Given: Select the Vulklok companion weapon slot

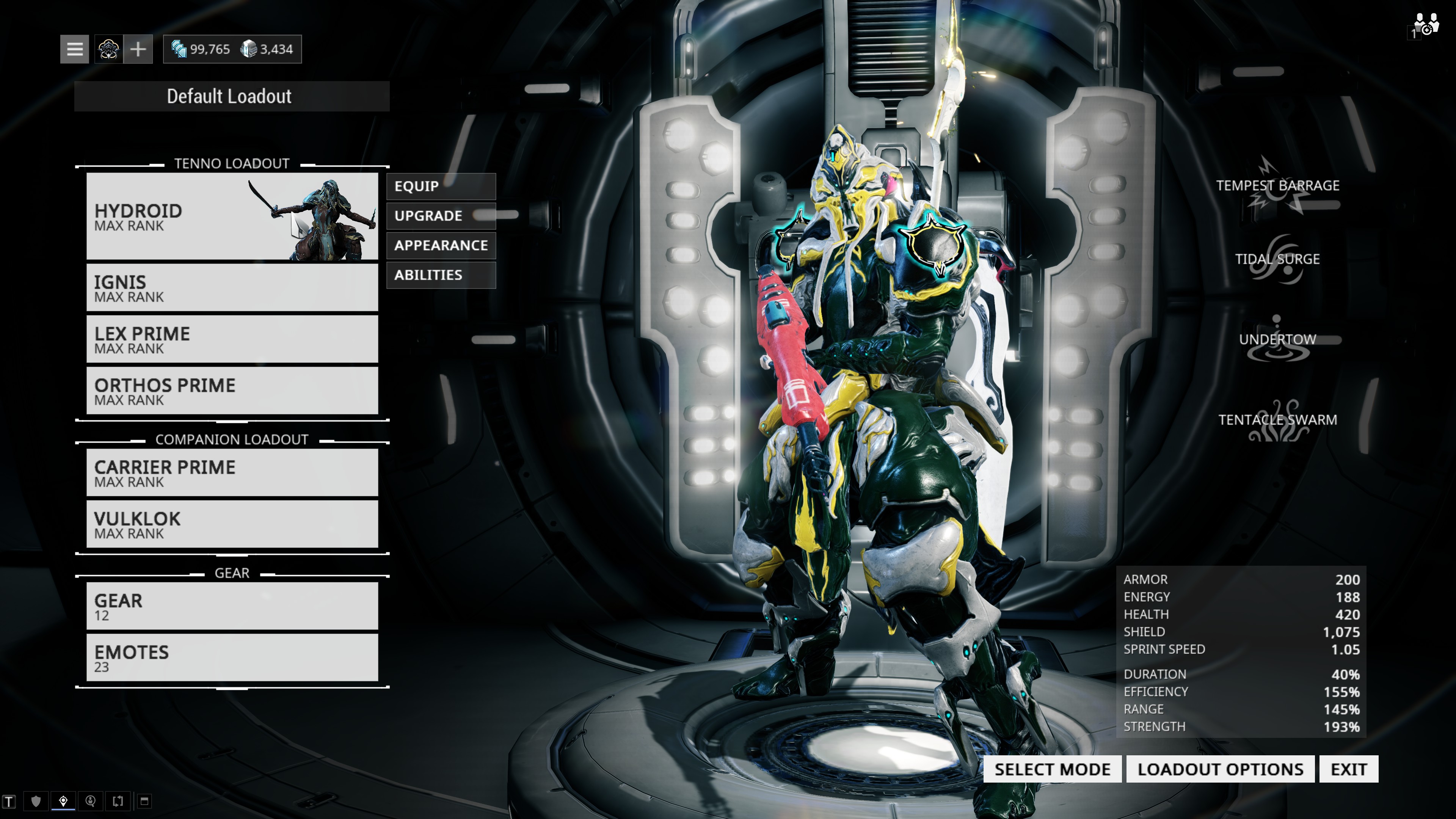Looking at the screenshot, I should pos(232,524).
